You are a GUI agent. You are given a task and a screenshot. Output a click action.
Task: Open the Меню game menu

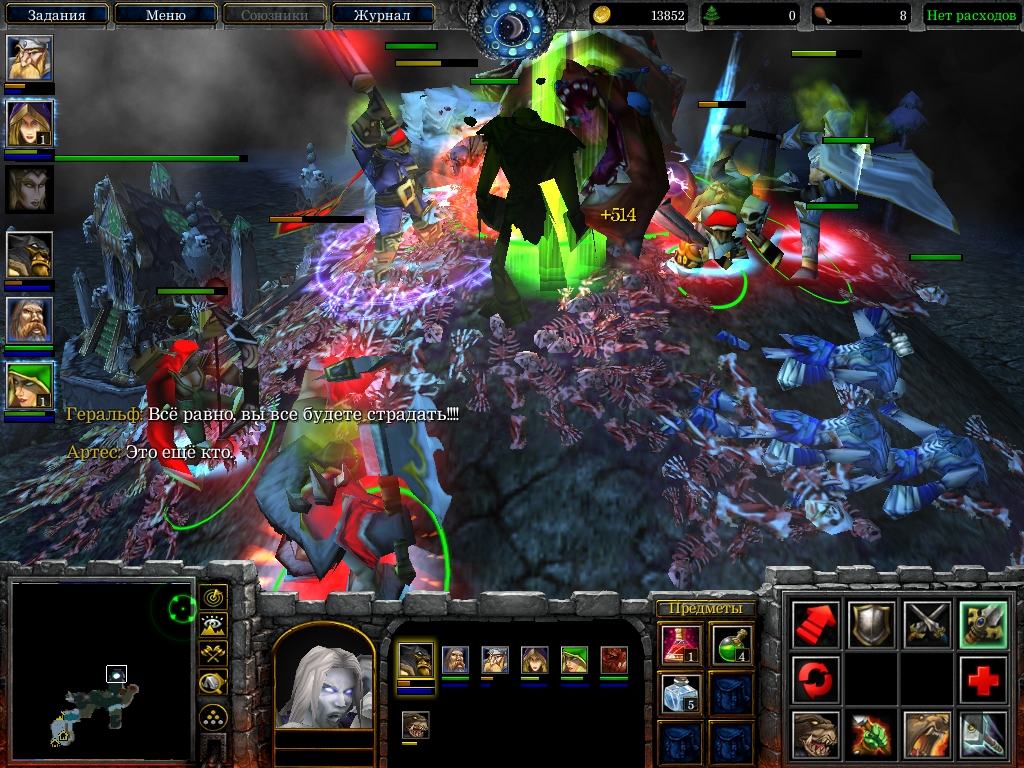(165, 15)
